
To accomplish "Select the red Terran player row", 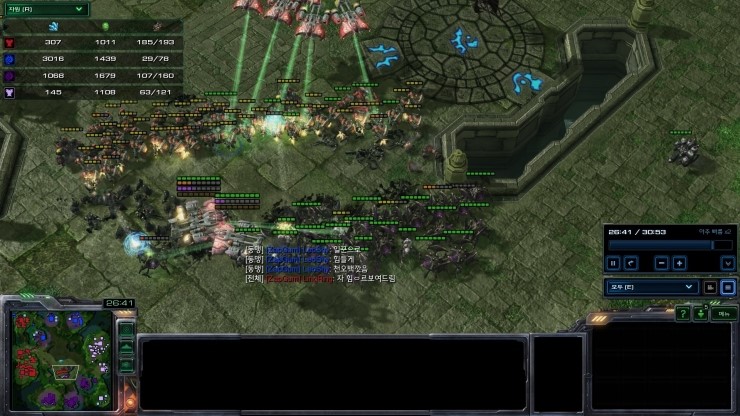I will [92, 42].
